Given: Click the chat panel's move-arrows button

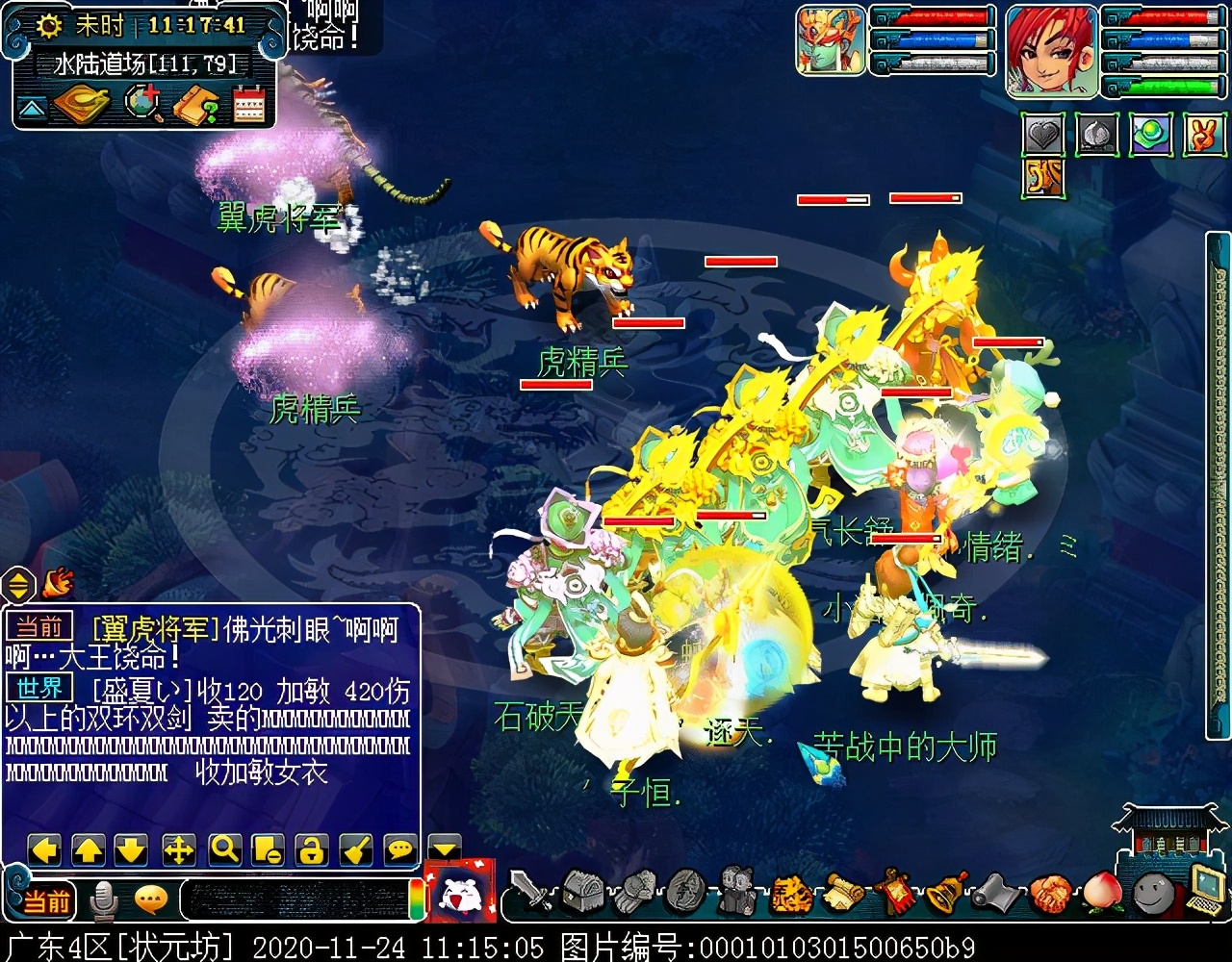Looking at the screenshot, I should pos(179,849).
